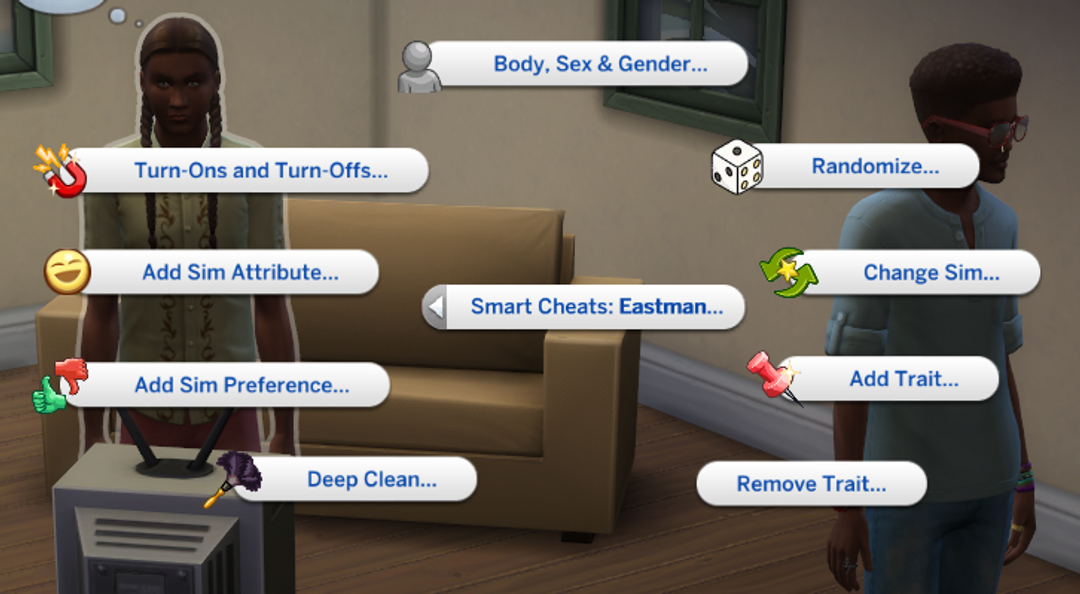The width and height of the screenshot is (1080, 594).
Task: Open Add Sim Attribute menu
Action: (239, 272)
